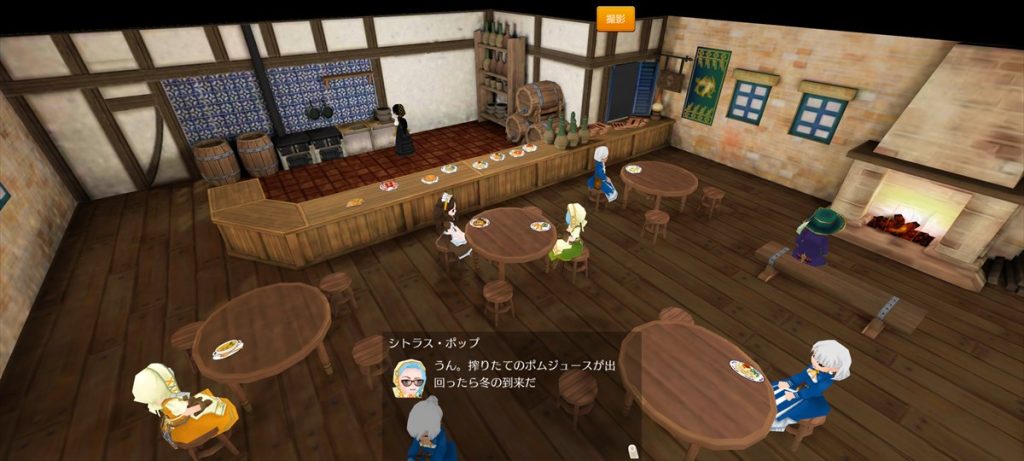Viewport: 1024px width, 461px height.
Task: Tap the dialogue advance indicator icon
Action: click(632, 451)
